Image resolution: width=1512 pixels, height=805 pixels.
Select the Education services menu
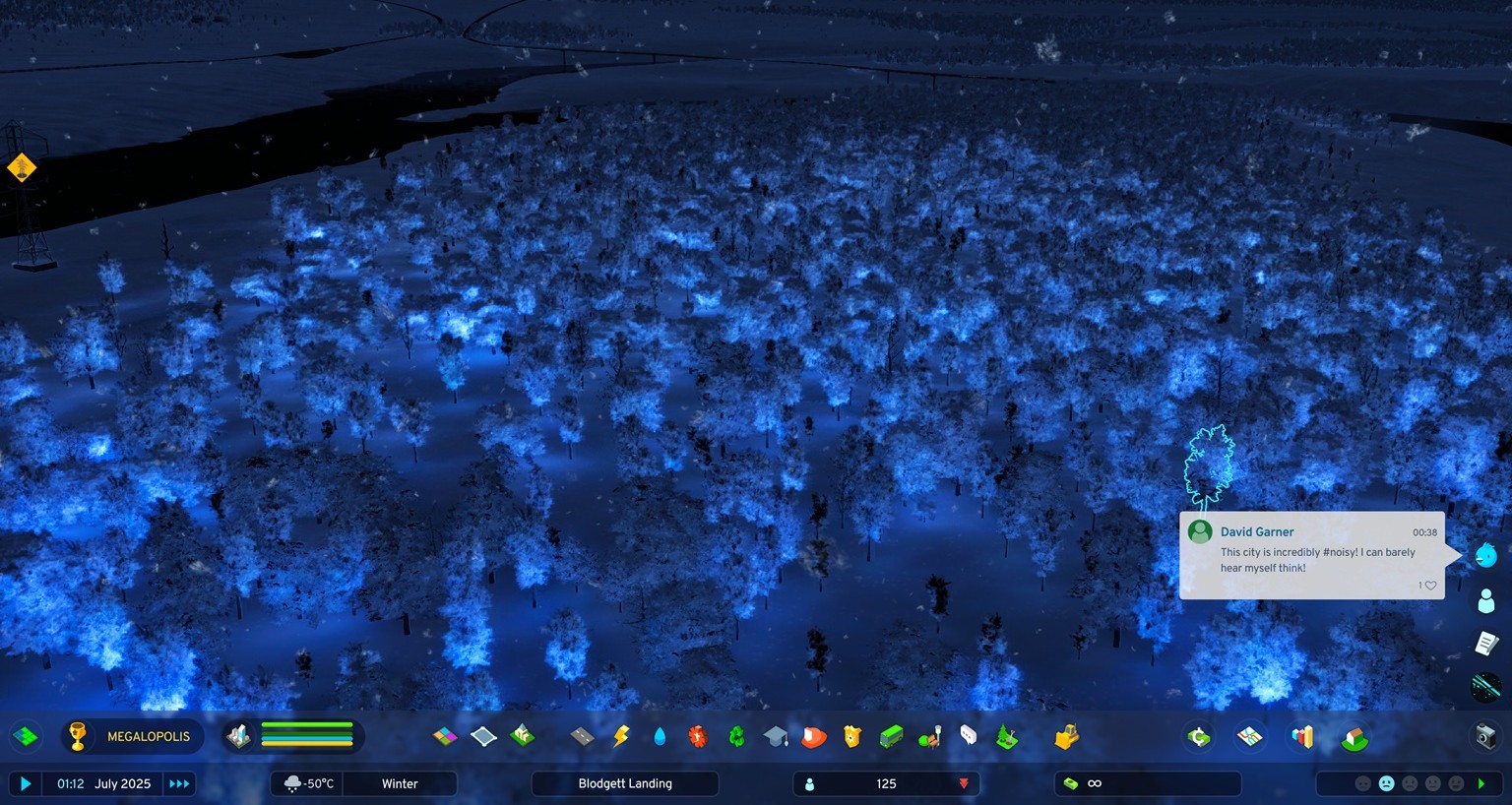click(775, 736)
